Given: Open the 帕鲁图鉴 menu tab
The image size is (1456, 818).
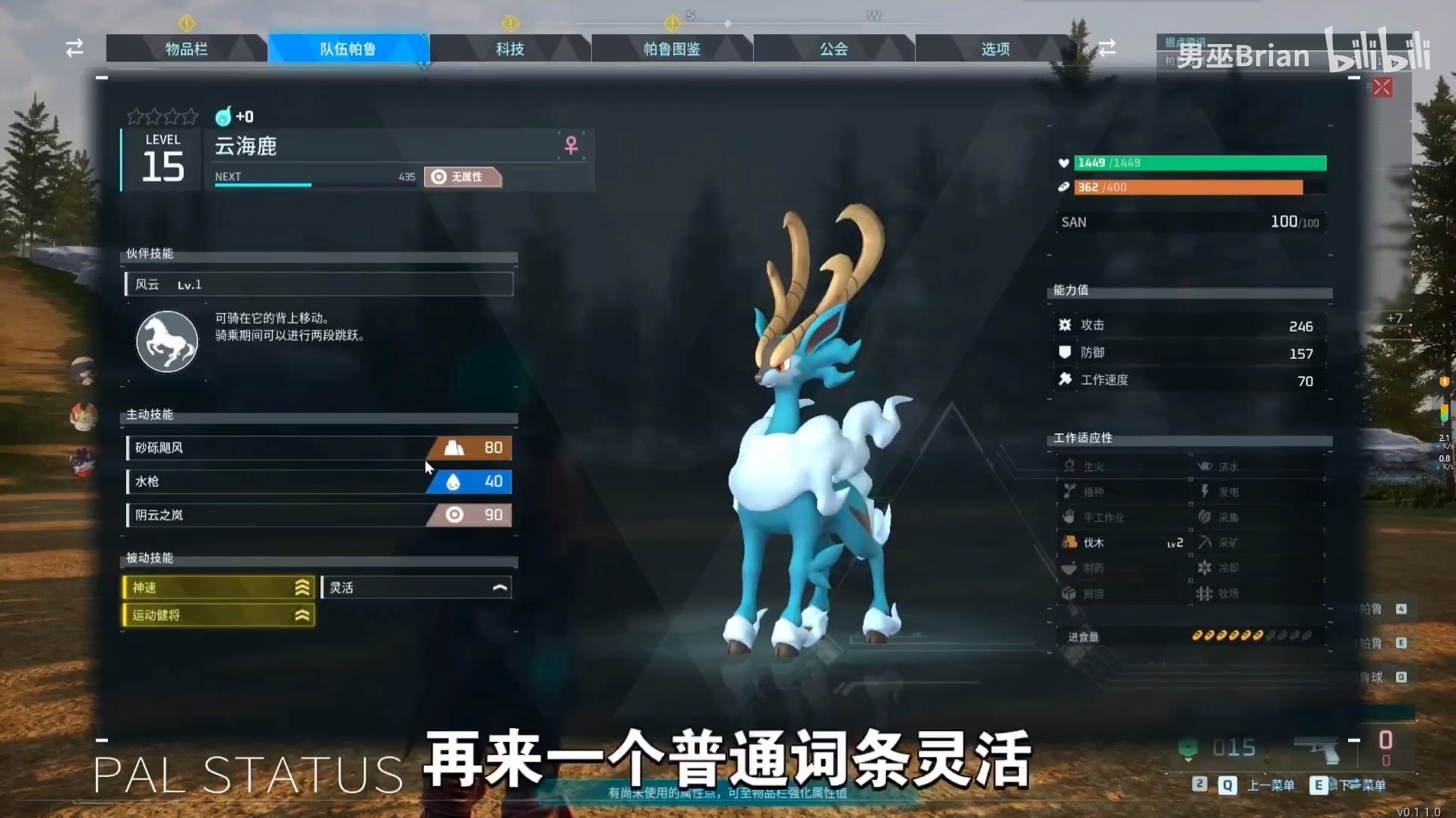Looking at the screenshot, I should coord(672,48).
